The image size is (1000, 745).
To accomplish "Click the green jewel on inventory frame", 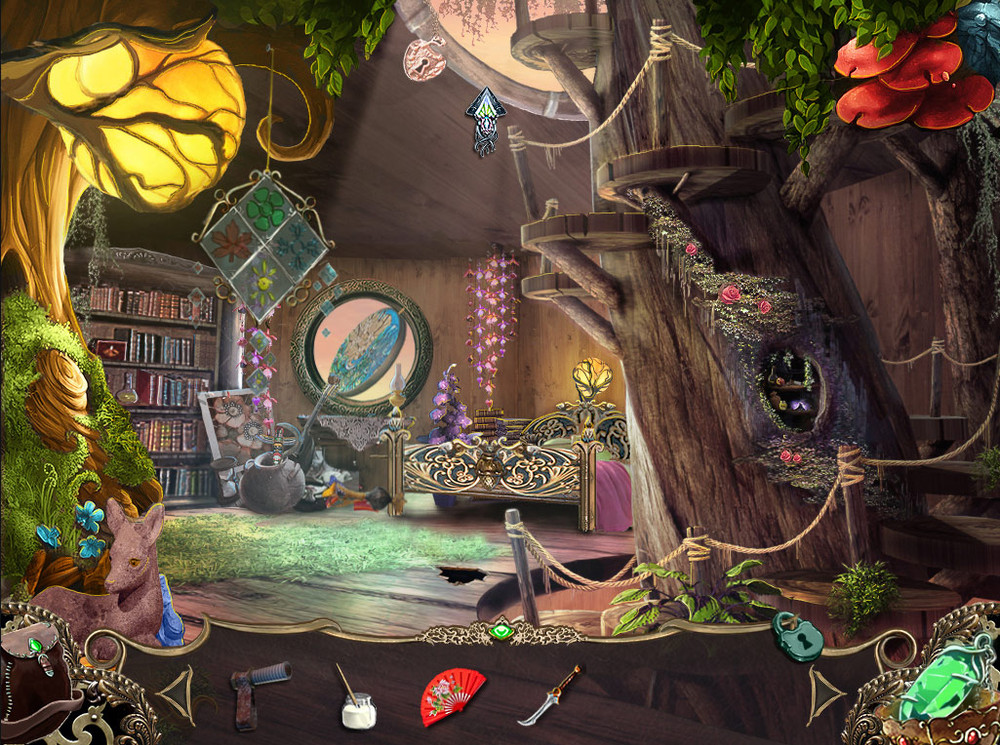I will tap(501, 632).
